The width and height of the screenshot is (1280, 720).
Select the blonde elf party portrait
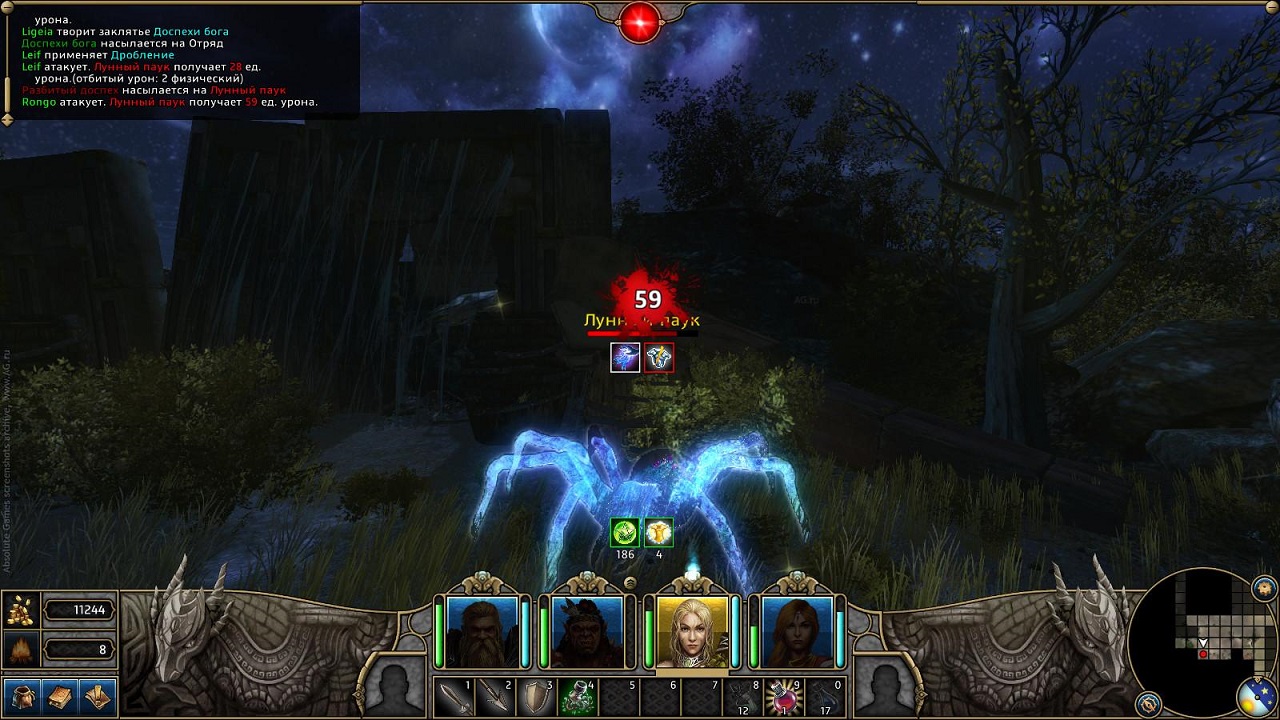692,632
